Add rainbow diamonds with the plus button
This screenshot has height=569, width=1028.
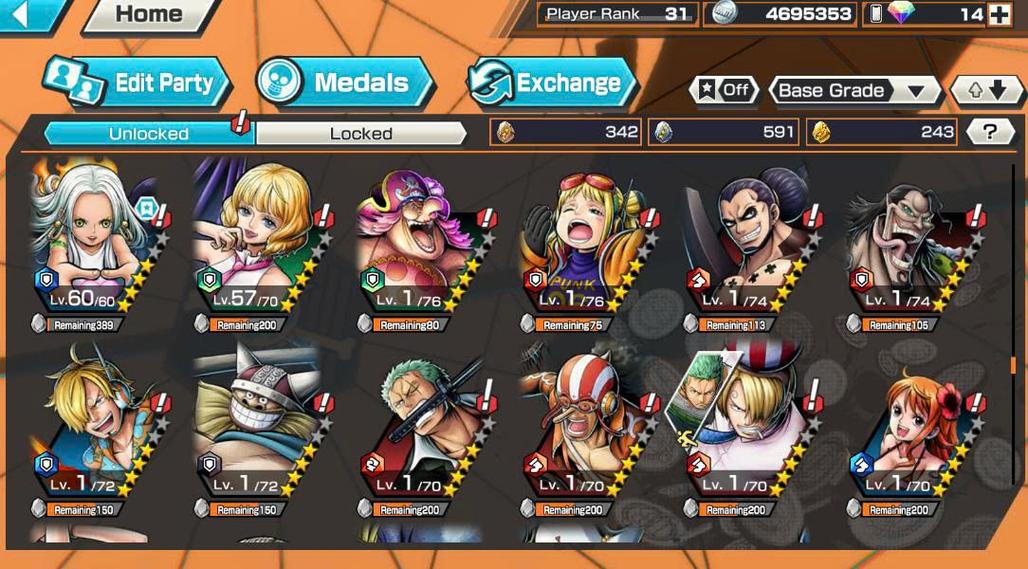pos(999,14)
